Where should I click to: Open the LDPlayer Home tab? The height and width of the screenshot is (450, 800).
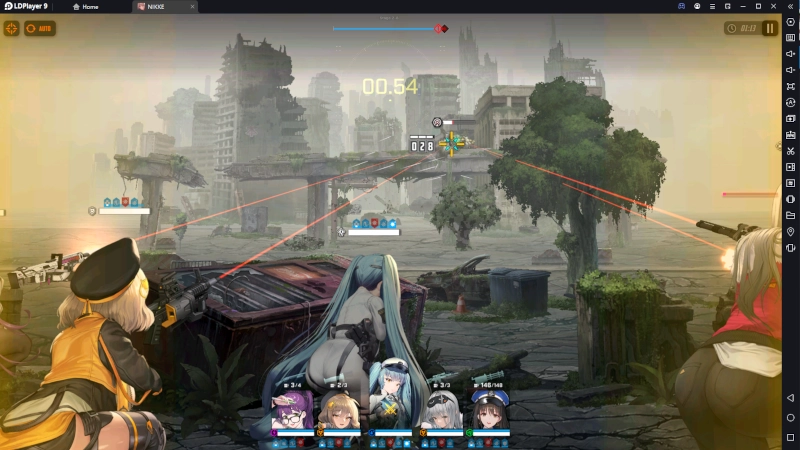tap(90, 7)
